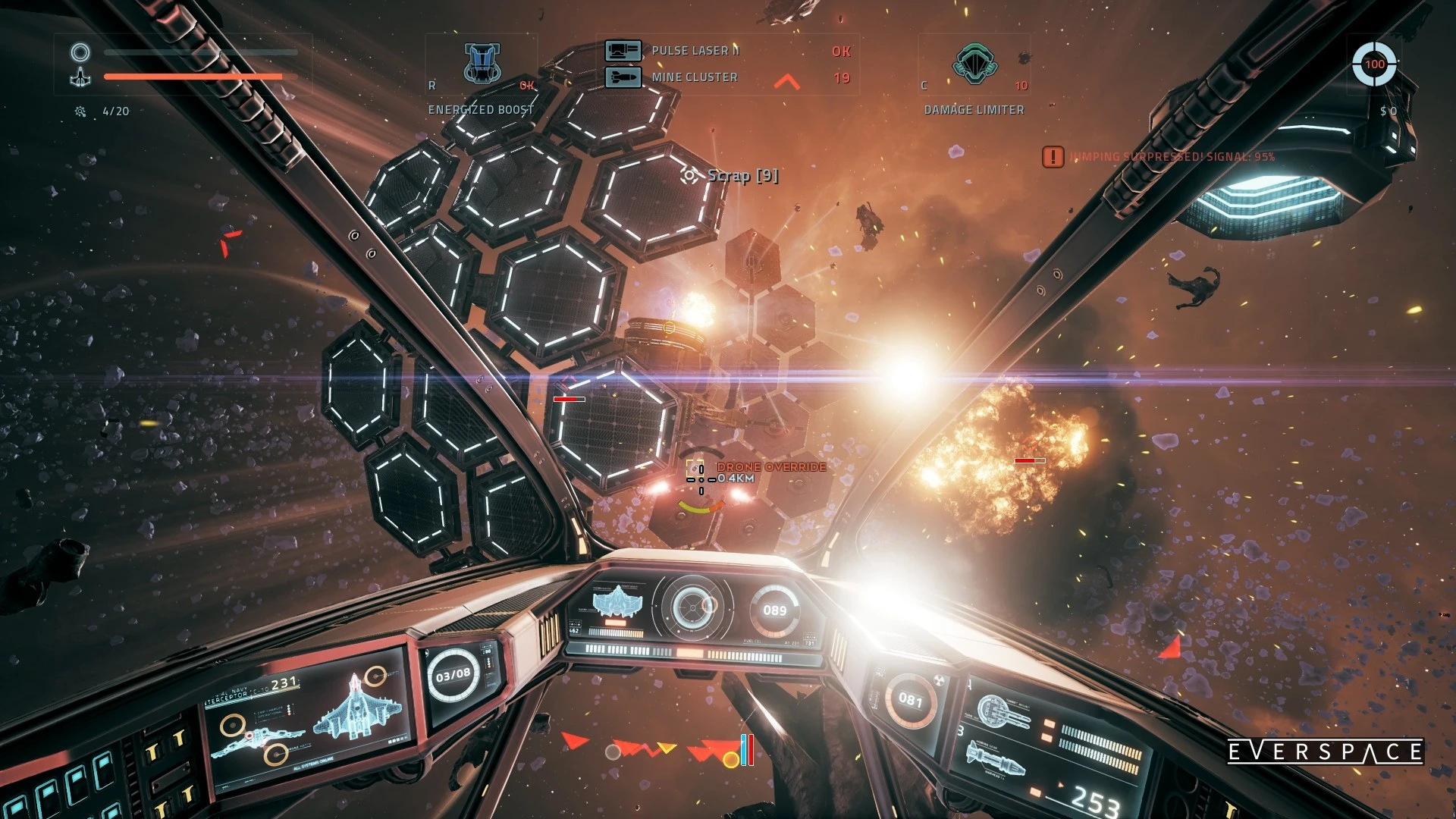Click the jumping suppressed warning icon
The height and width of the screenshot is (819, 1456).
1053,157
